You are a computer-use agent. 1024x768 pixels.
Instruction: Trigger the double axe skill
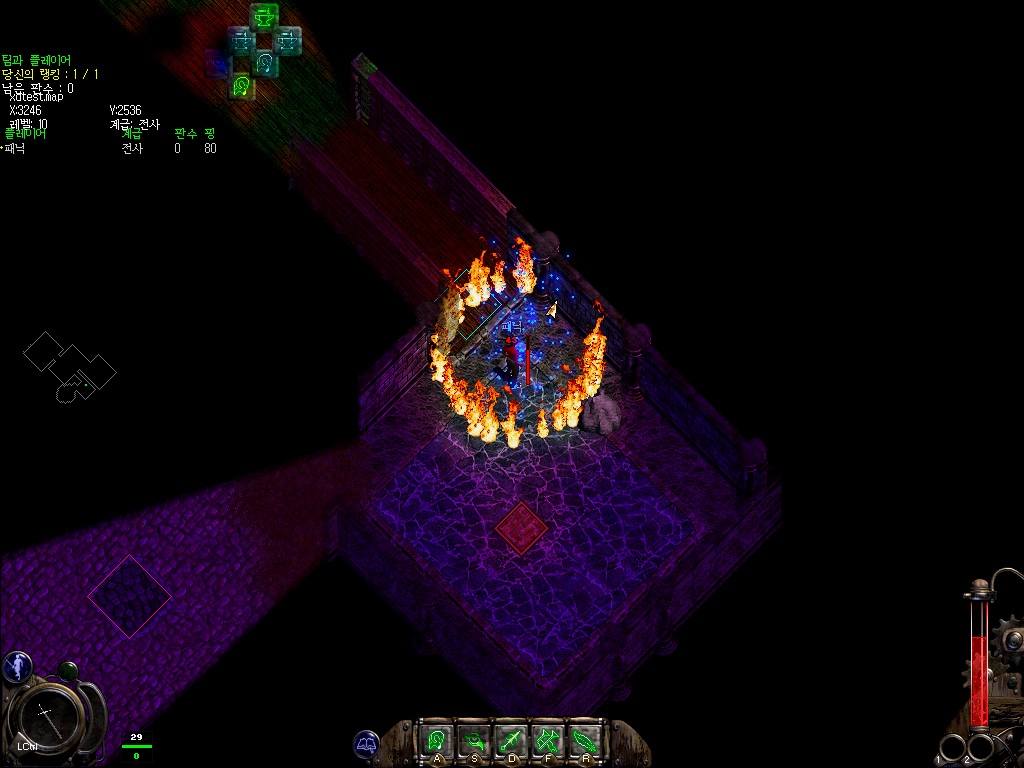[x=547, y=740]
